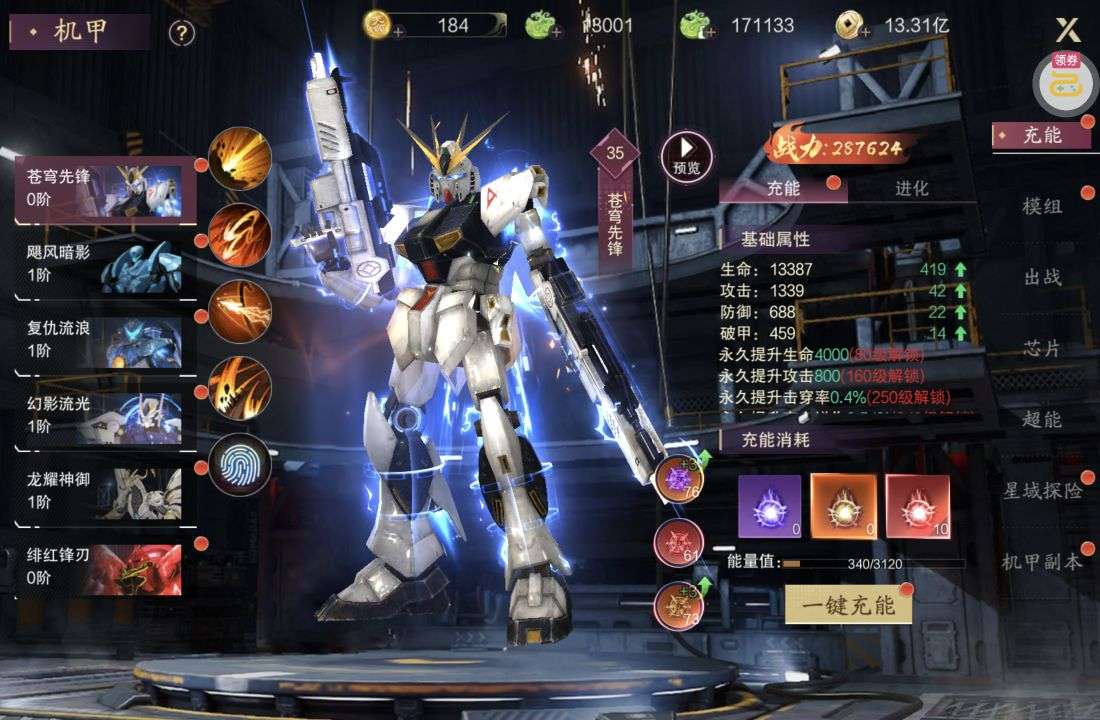Enter the 星域探险 exploration menu
Viewport: 1100px width, 720px height.
pyautogui.click(x=1043, y=490)
